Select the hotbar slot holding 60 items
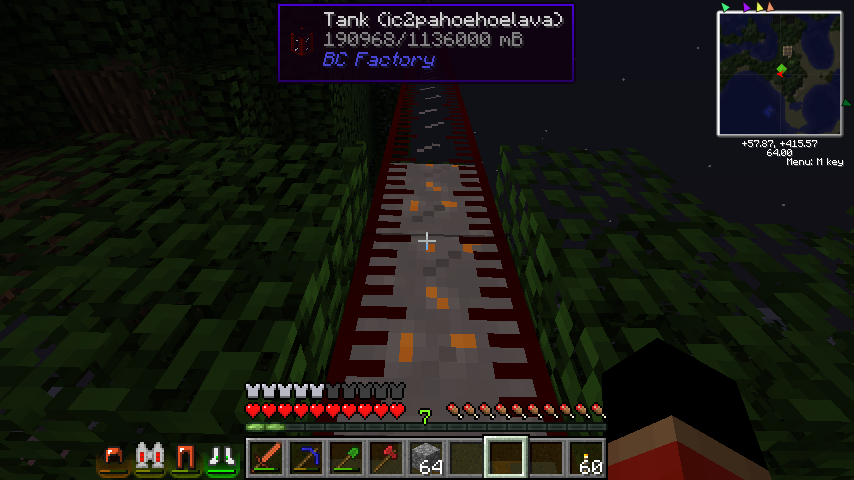The width and height of the screenshot is (854, 480). 586,458
